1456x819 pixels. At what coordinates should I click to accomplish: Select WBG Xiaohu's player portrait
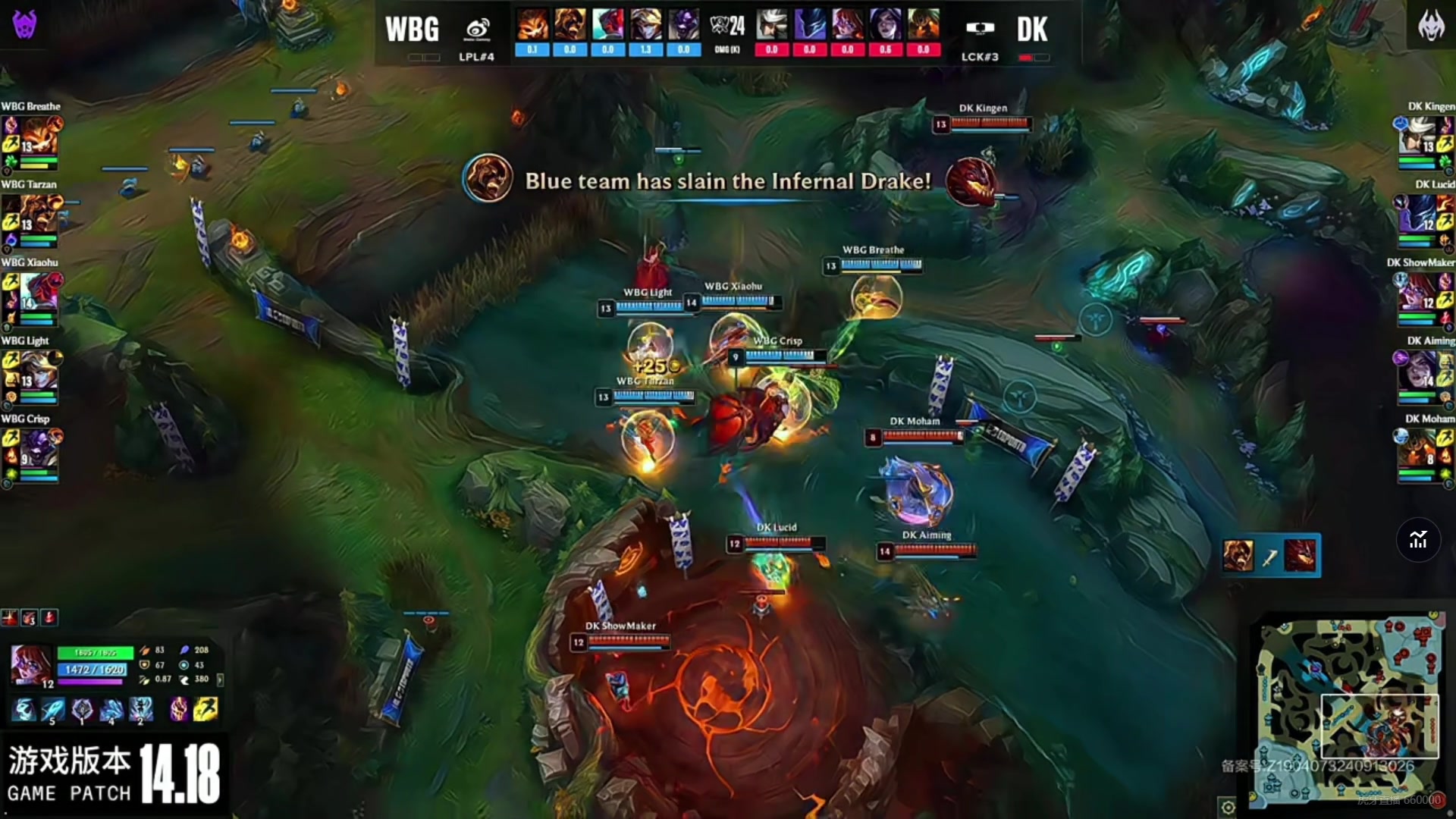[x=38, y=293]
